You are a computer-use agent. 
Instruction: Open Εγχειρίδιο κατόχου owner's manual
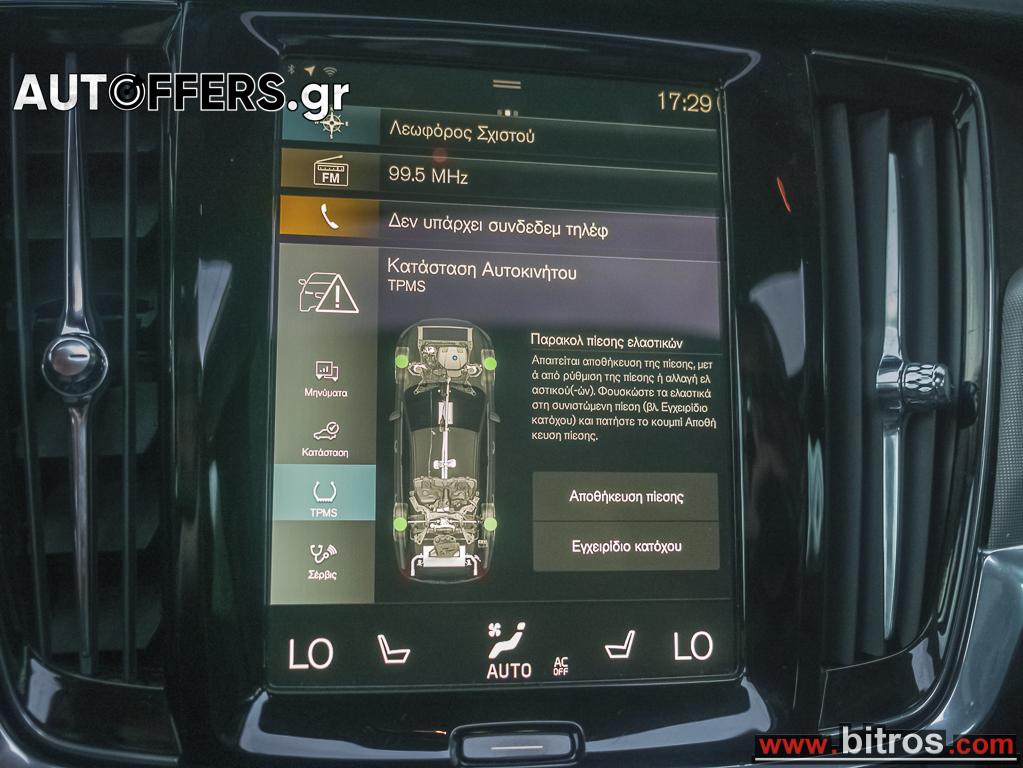[626, 546]
